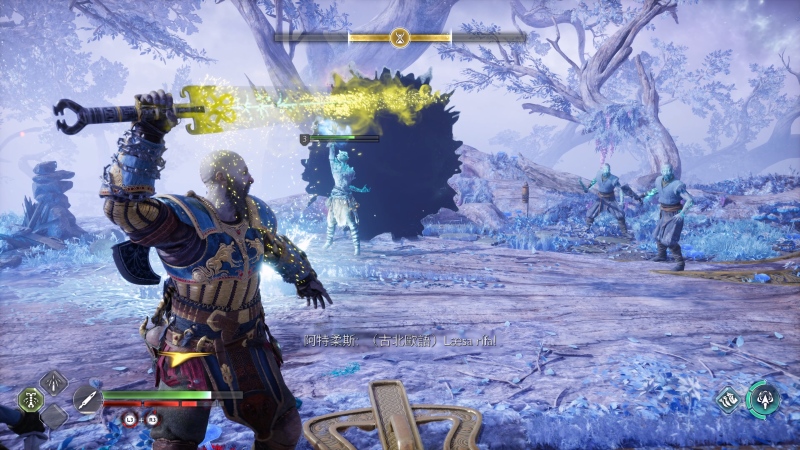800x450 pixels.
Task: Click the round spear weapon icon
Action: coord(87,399)
